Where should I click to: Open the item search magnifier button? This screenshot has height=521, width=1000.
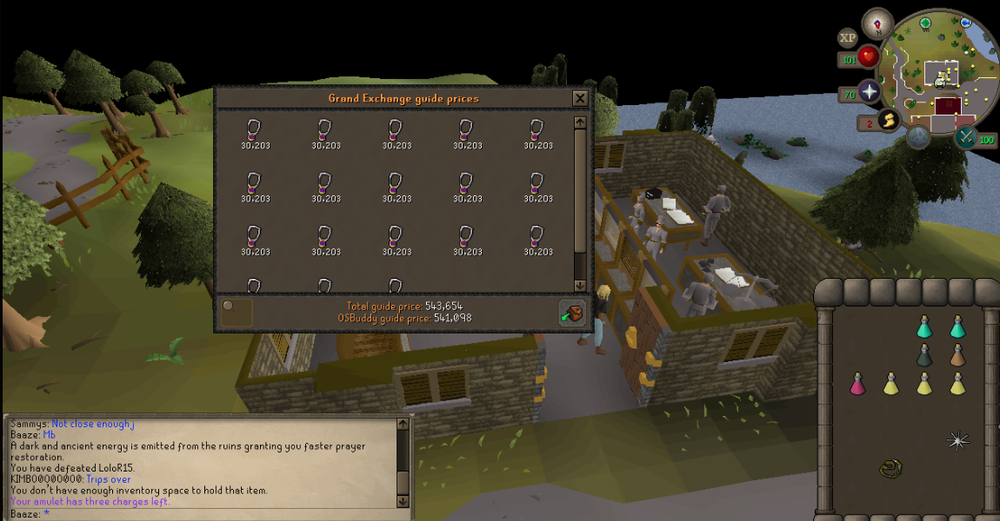[237, 312]
